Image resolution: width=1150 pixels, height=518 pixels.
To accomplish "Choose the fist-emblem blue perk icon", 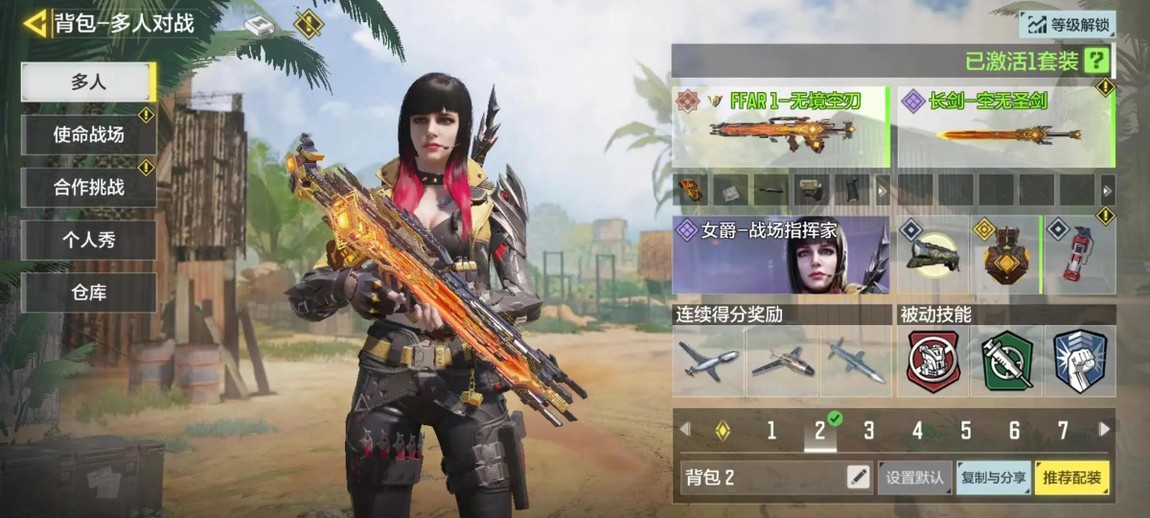I will pyautogui.click(x=1079, y=360).
